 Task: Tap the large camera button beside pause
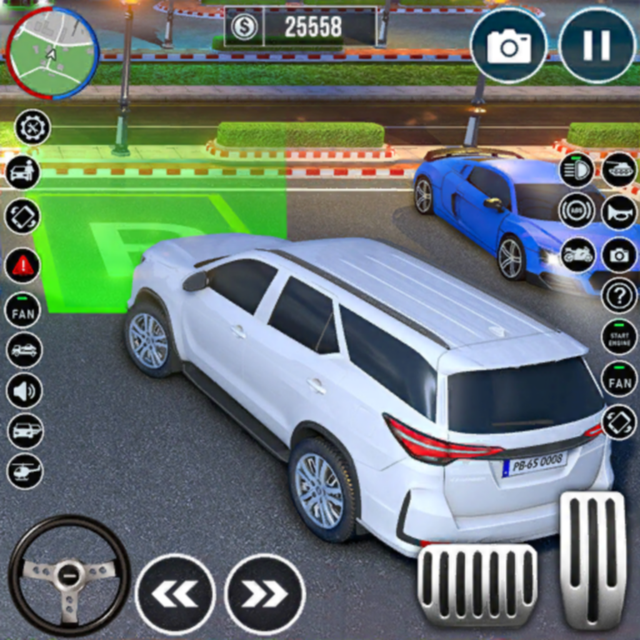[x=508, y=45]
